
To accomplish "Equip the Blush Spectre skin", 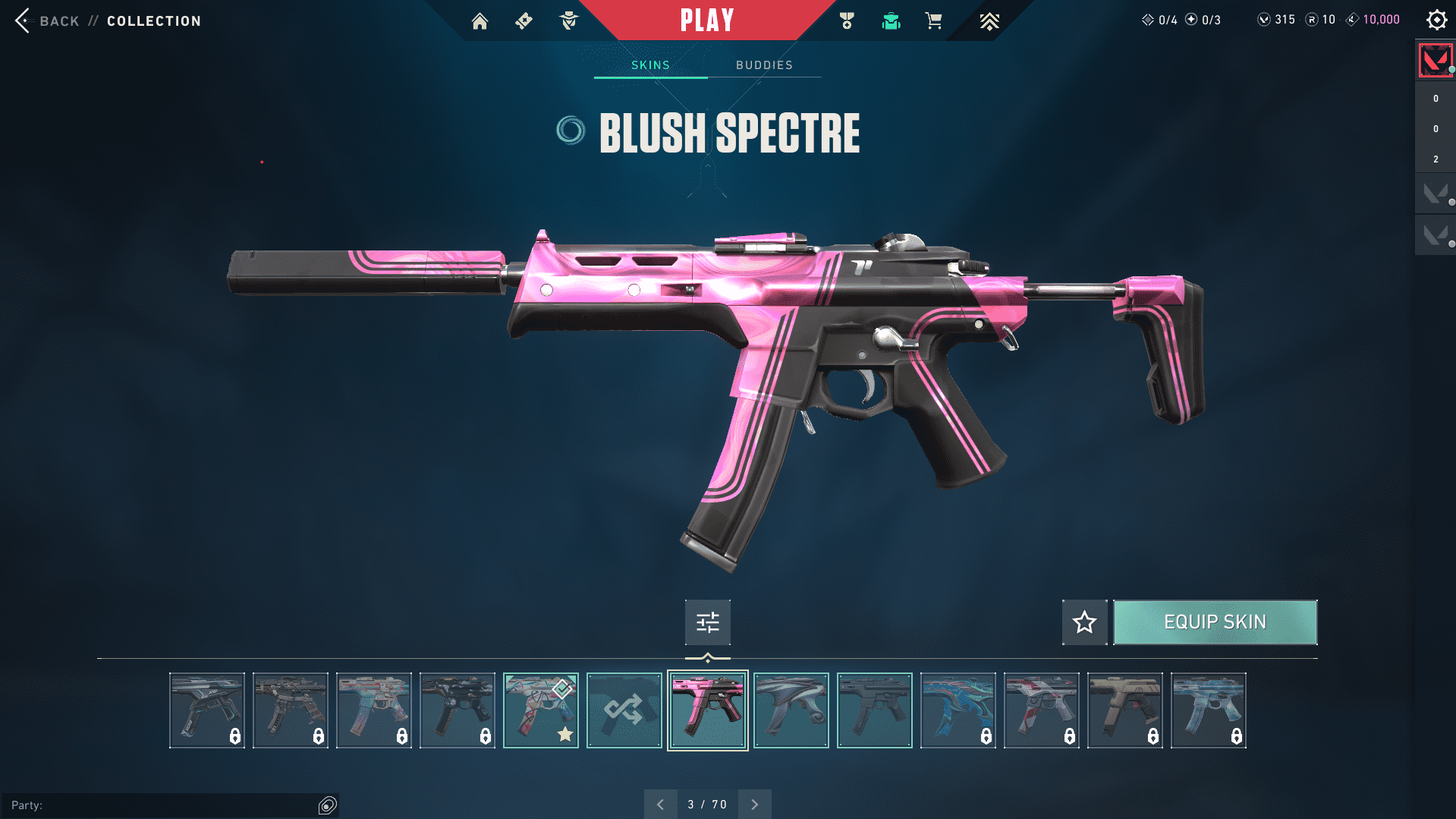I will [1215, 622].
